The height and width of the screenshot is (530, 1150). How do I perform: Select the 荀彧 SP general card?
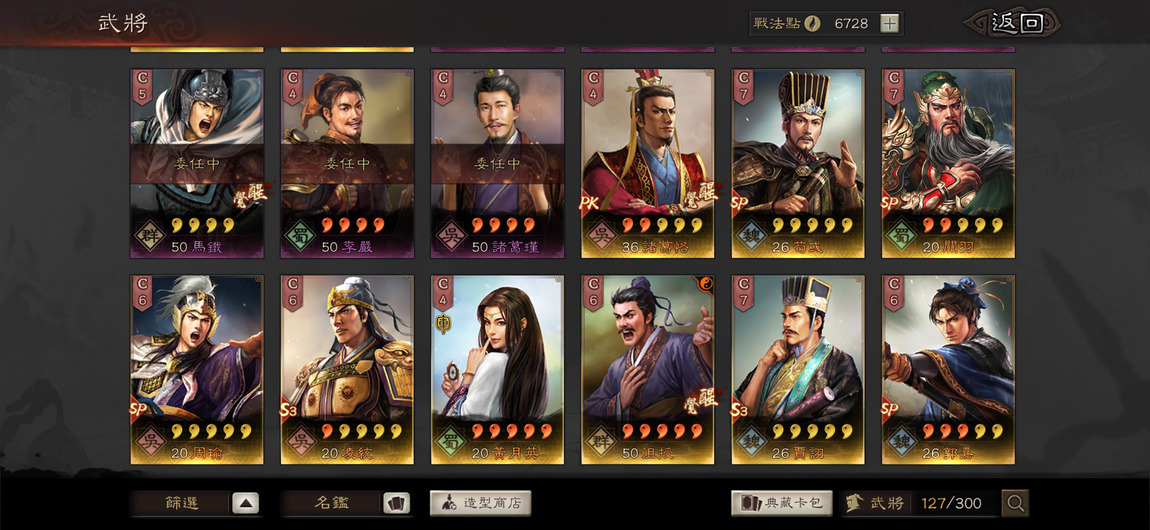tap(797, 163)
